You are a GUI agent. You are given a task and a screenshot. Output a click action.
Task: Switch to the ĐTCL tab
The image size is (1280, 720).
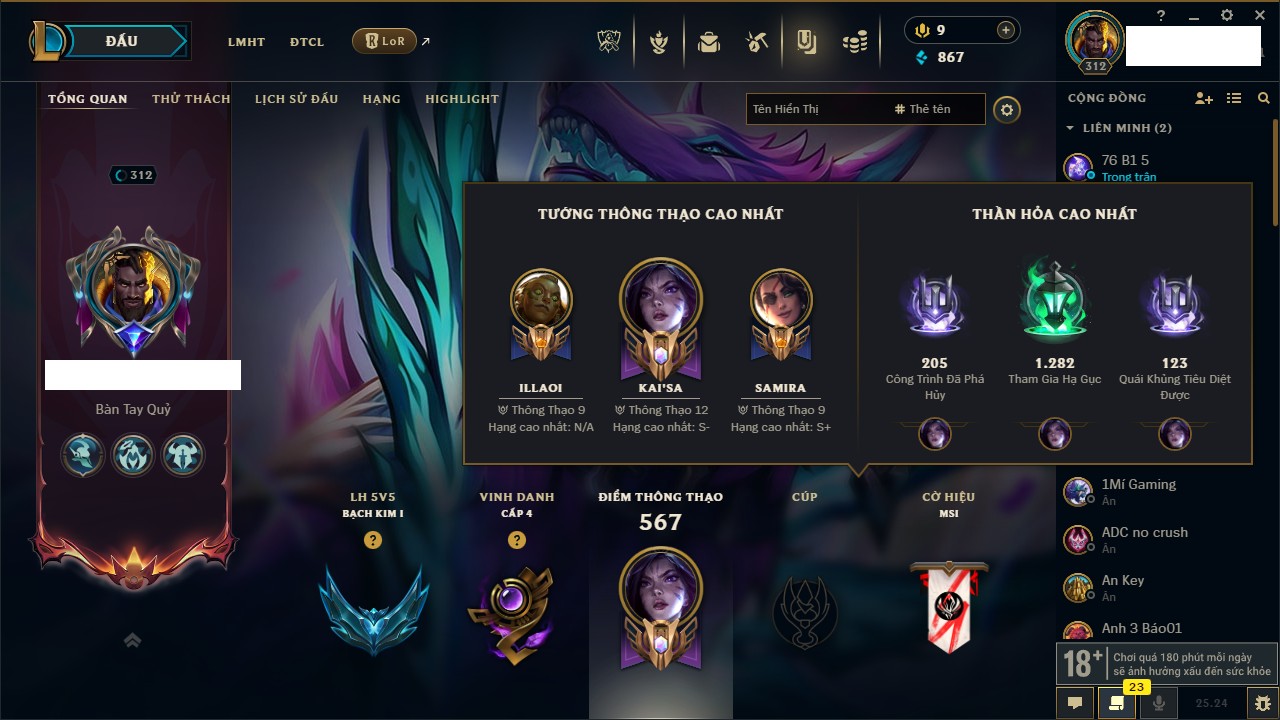[x=307, y=42]
